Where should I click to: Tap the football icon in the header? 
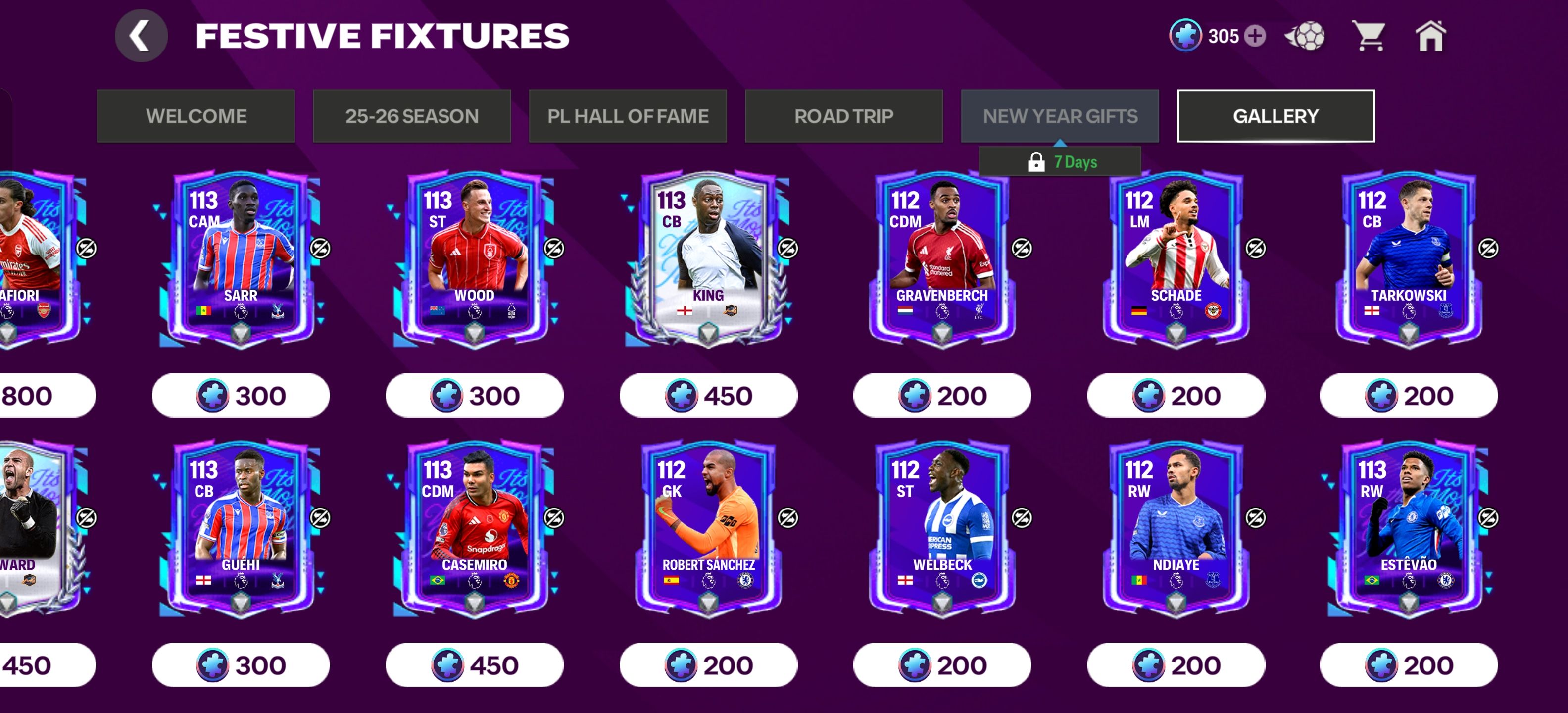click(x=1305, y=36)
